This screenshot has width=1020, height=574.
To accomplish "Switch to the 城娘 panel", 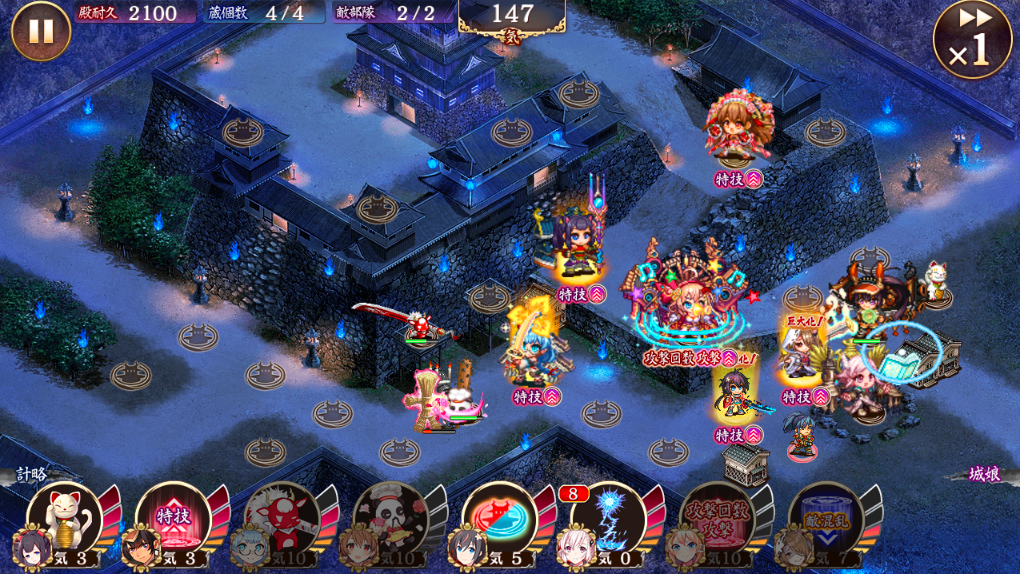I will coord(986,474).
